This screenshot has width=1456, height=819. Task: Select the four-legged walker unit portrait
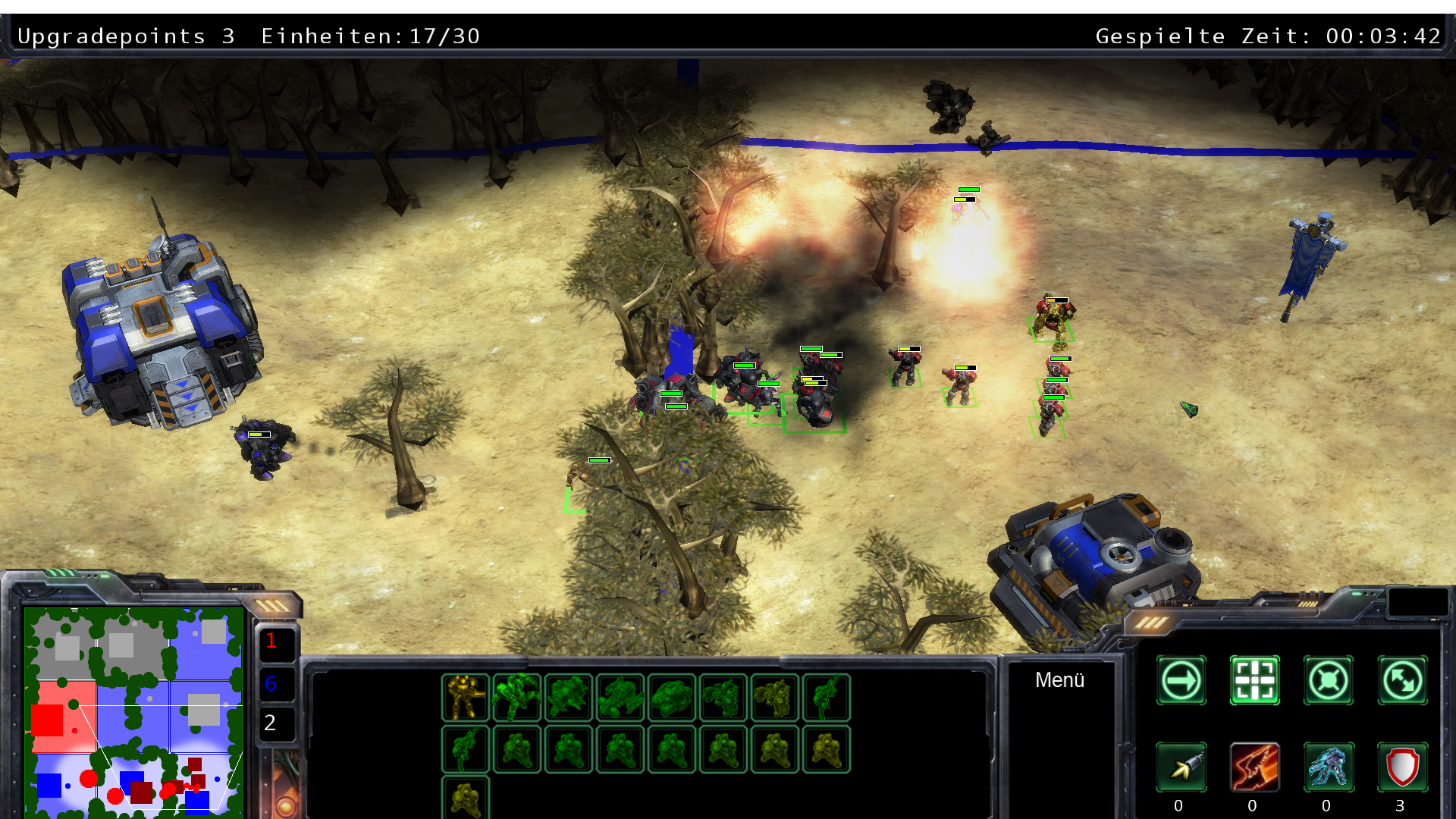tap(517, 698)
